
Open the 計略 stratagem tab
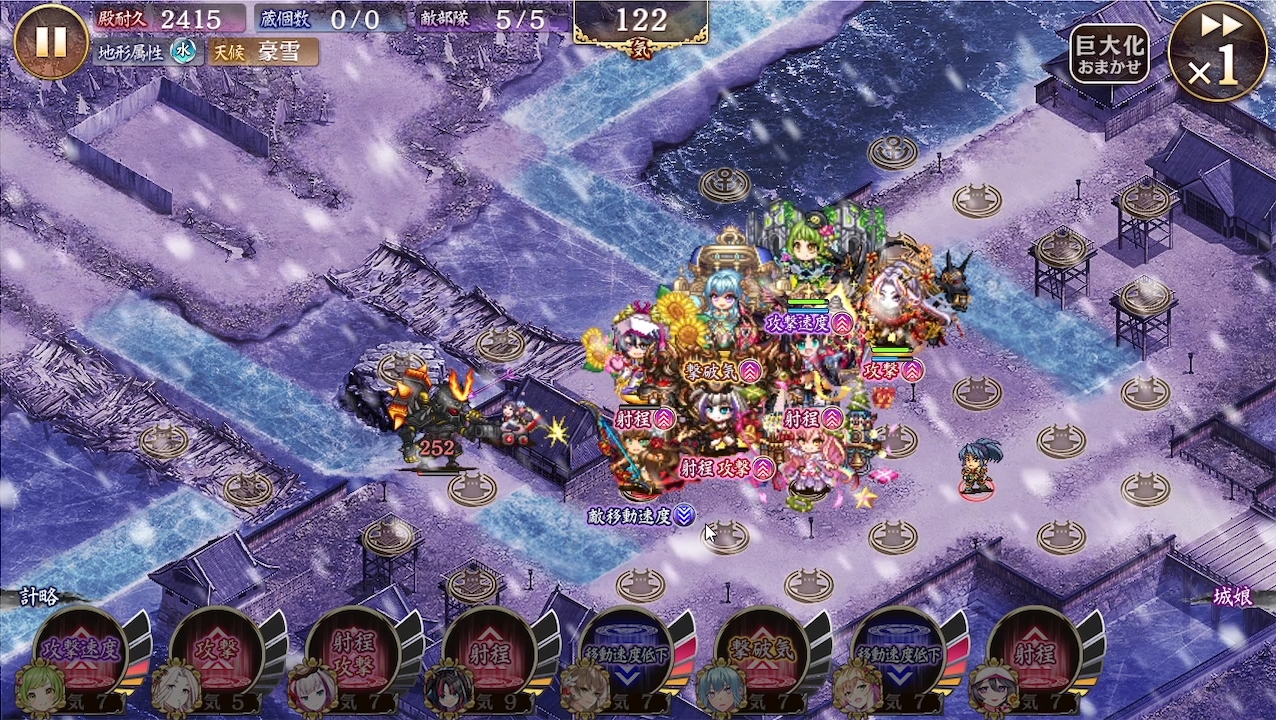tap(40, 598)
